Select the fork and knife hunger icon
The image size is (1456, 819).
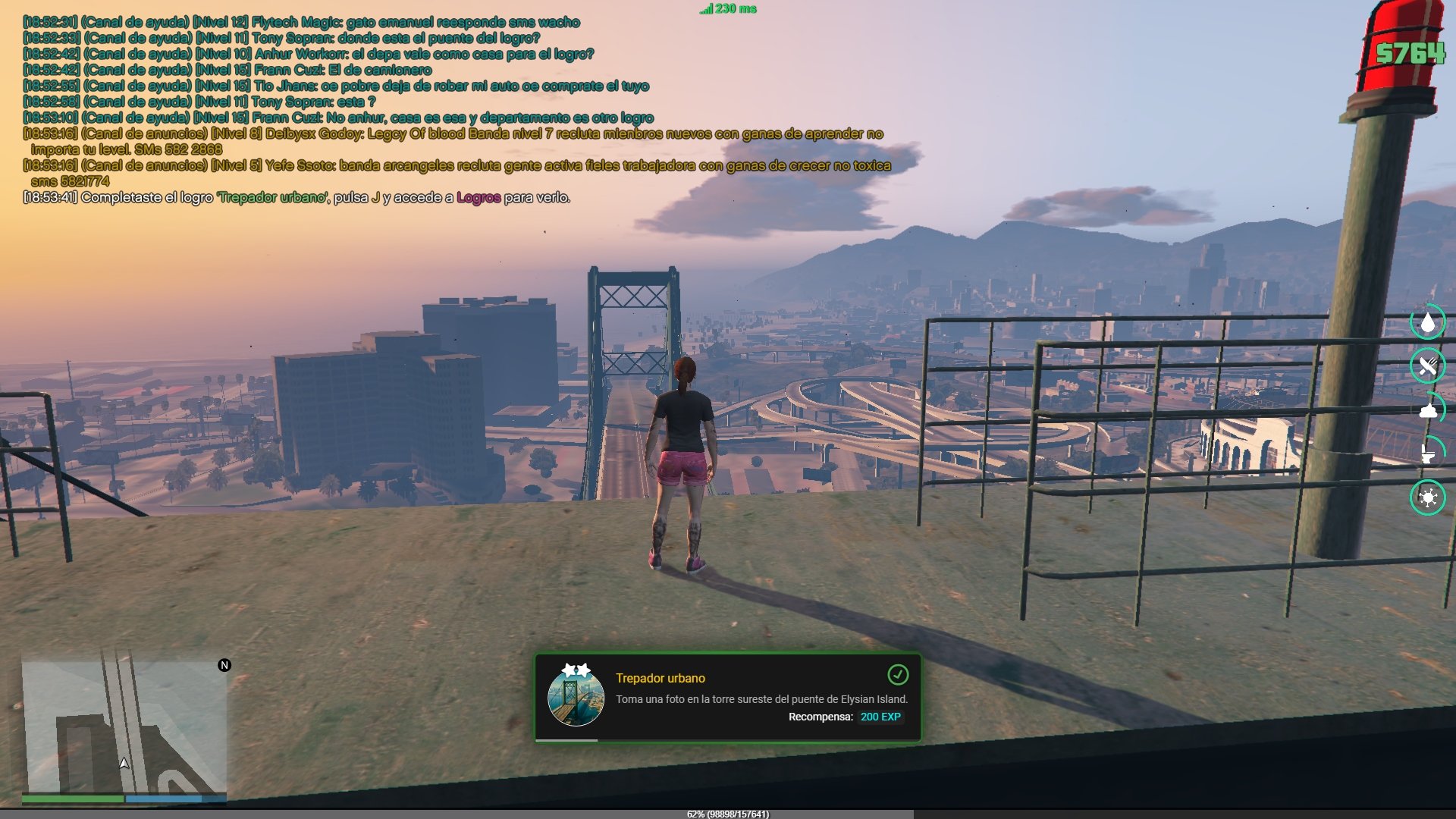(1428, 366)
